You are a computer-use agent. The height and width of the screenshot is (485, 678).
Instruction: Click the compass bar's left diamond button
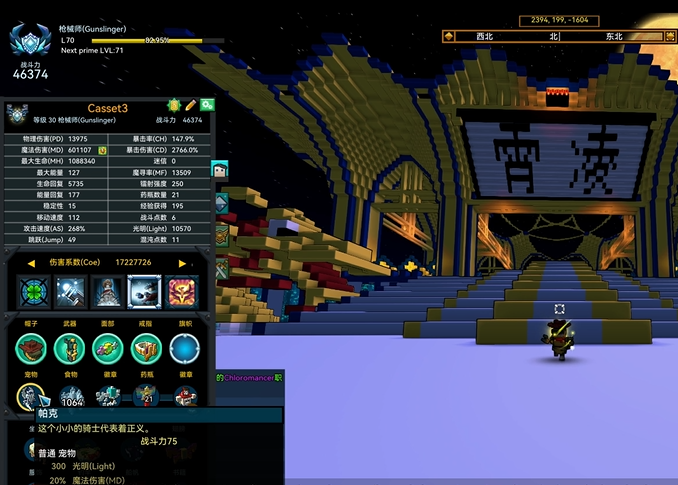(x=448, y=36)
